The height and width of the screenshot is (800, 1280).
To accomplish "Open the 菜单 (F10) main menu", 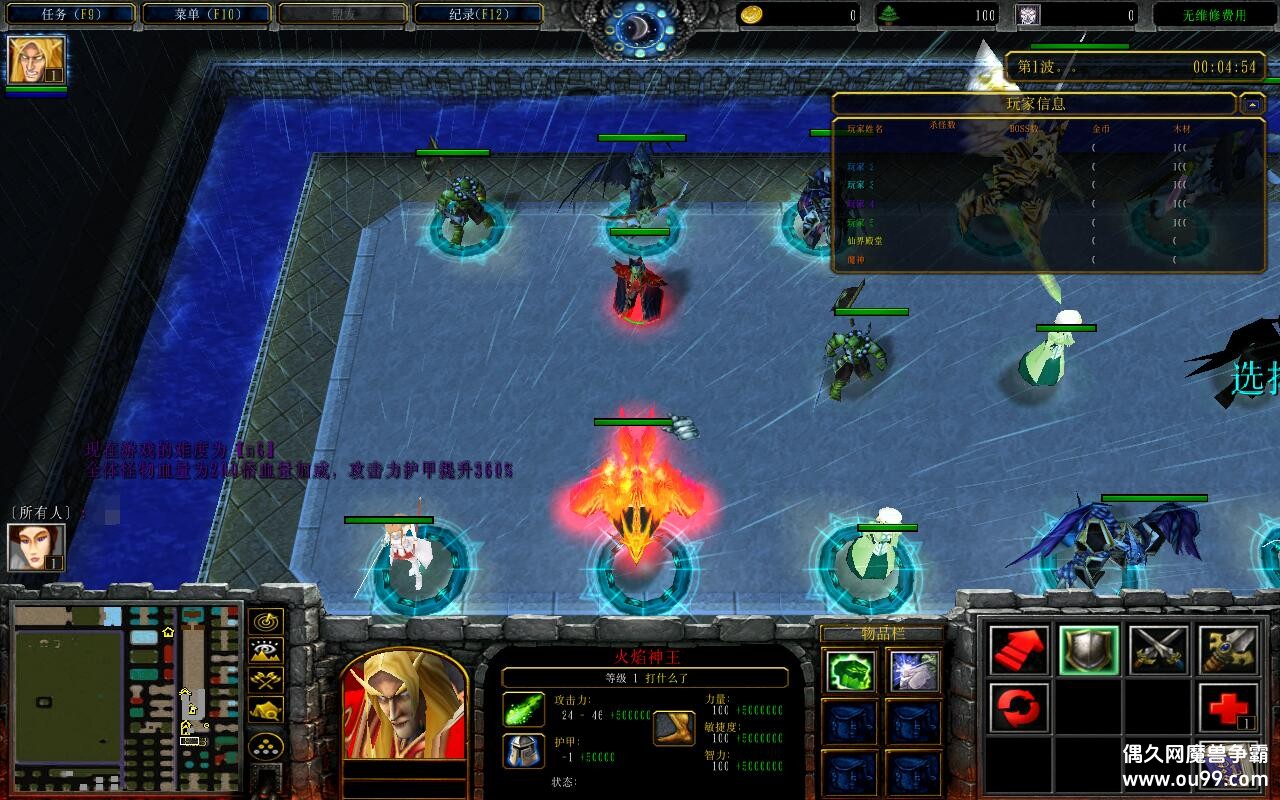I will pyautogui.click(x=207, y=14).
